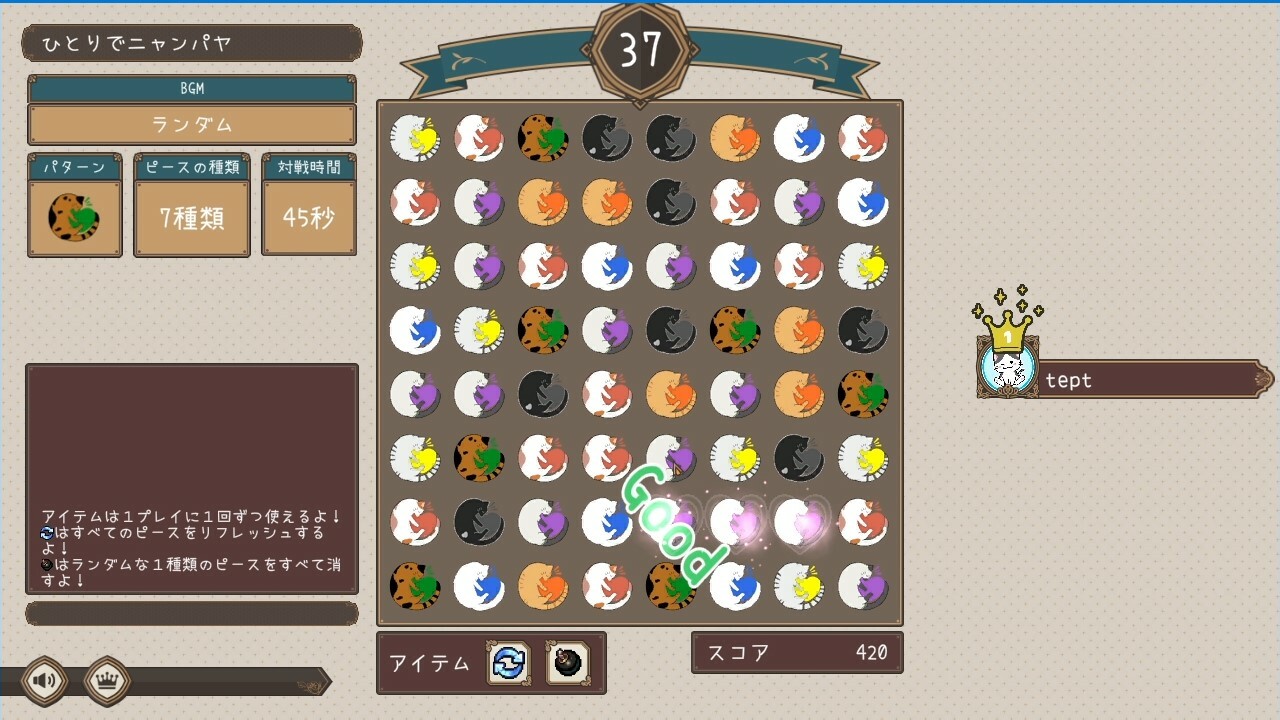Select an orange striped cat piece
This screenshot has height=720, width=1280.
click(x=735, y=138)
